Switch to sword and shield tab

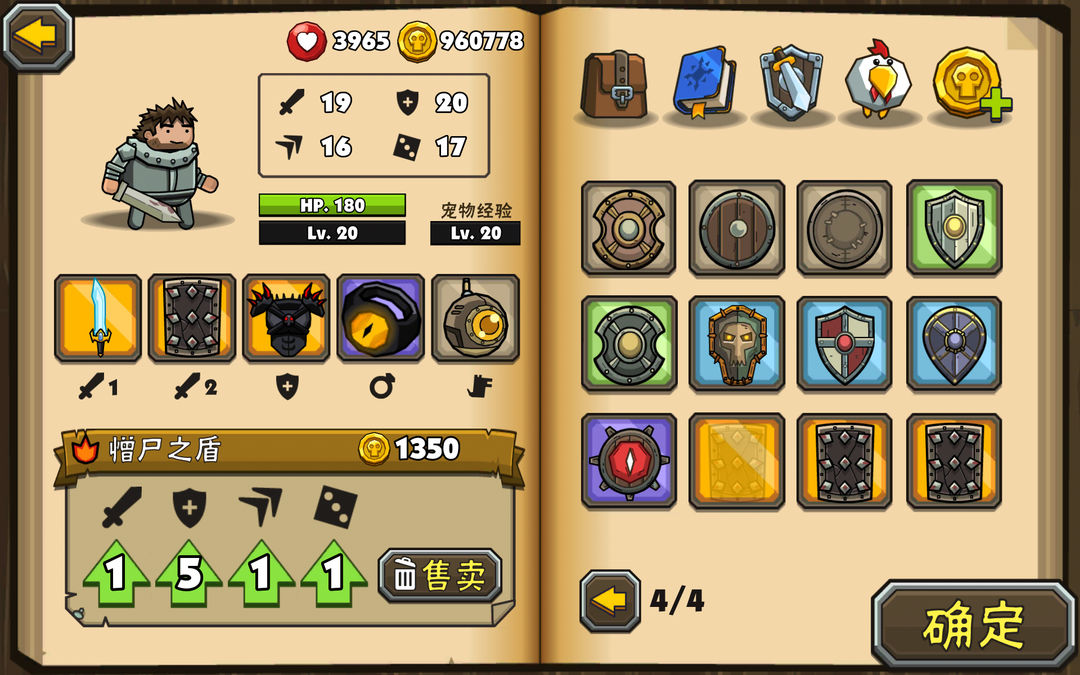pyautogui.click(x=790, y=84)
